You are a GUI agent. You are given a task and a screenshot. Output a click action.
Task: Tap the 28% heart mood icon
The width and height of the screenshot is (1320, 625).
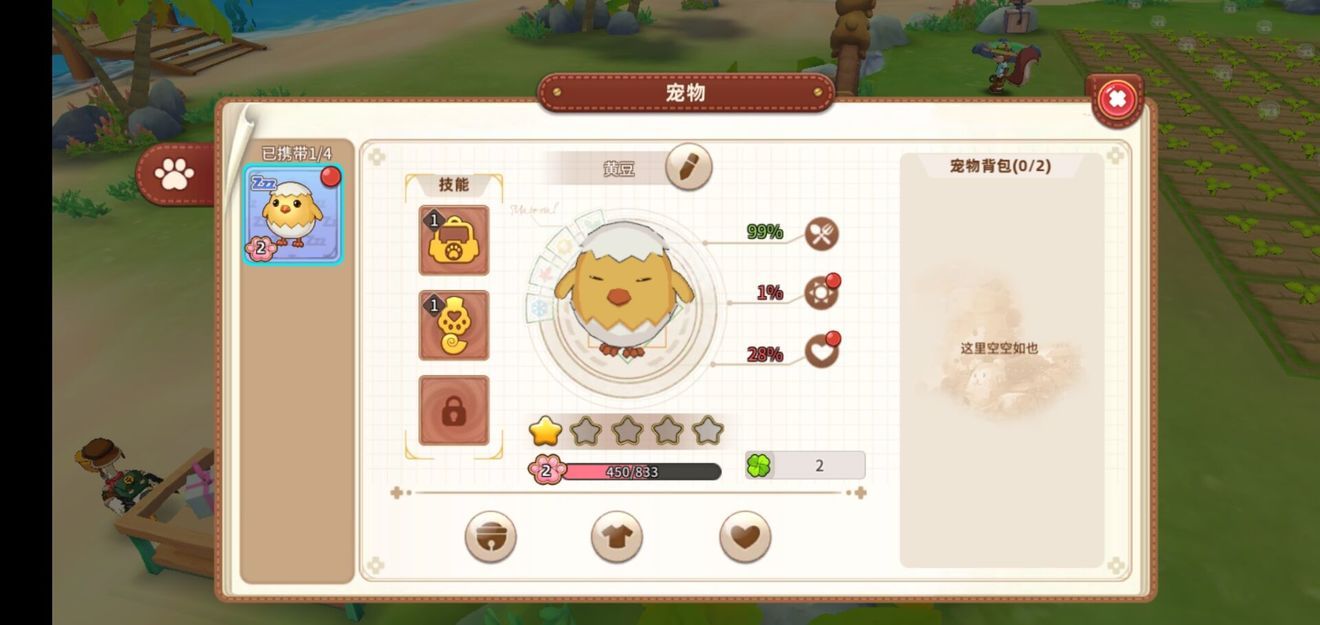pos(821,351)
